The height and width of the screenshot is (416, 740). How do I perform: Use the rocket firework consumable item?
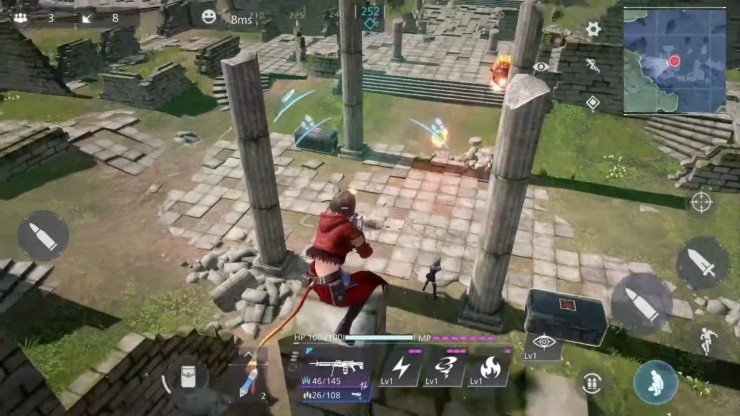point(249,382)
